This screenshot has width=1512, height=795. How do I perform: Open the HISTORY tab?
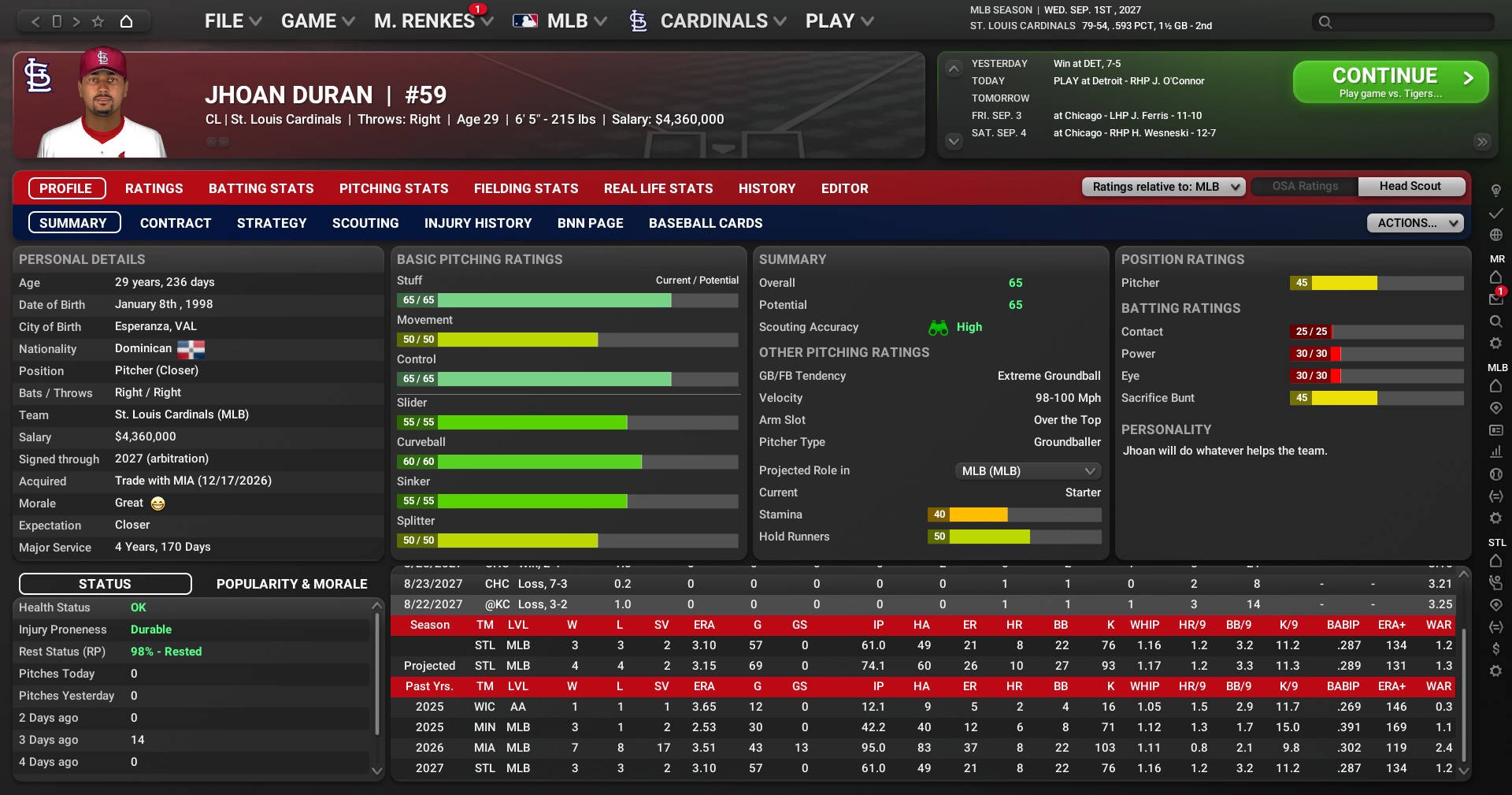[766, 188]
